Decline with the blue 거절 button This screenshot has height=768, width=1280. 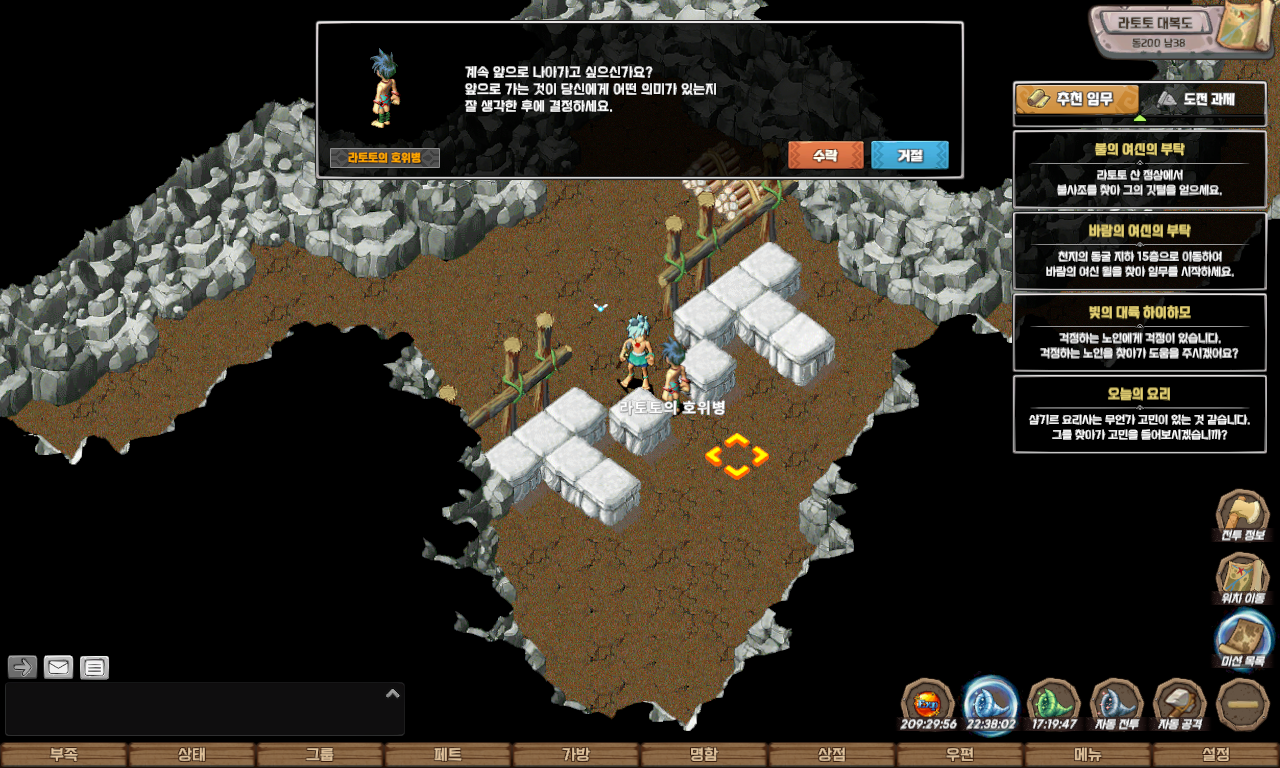point(909,156)
